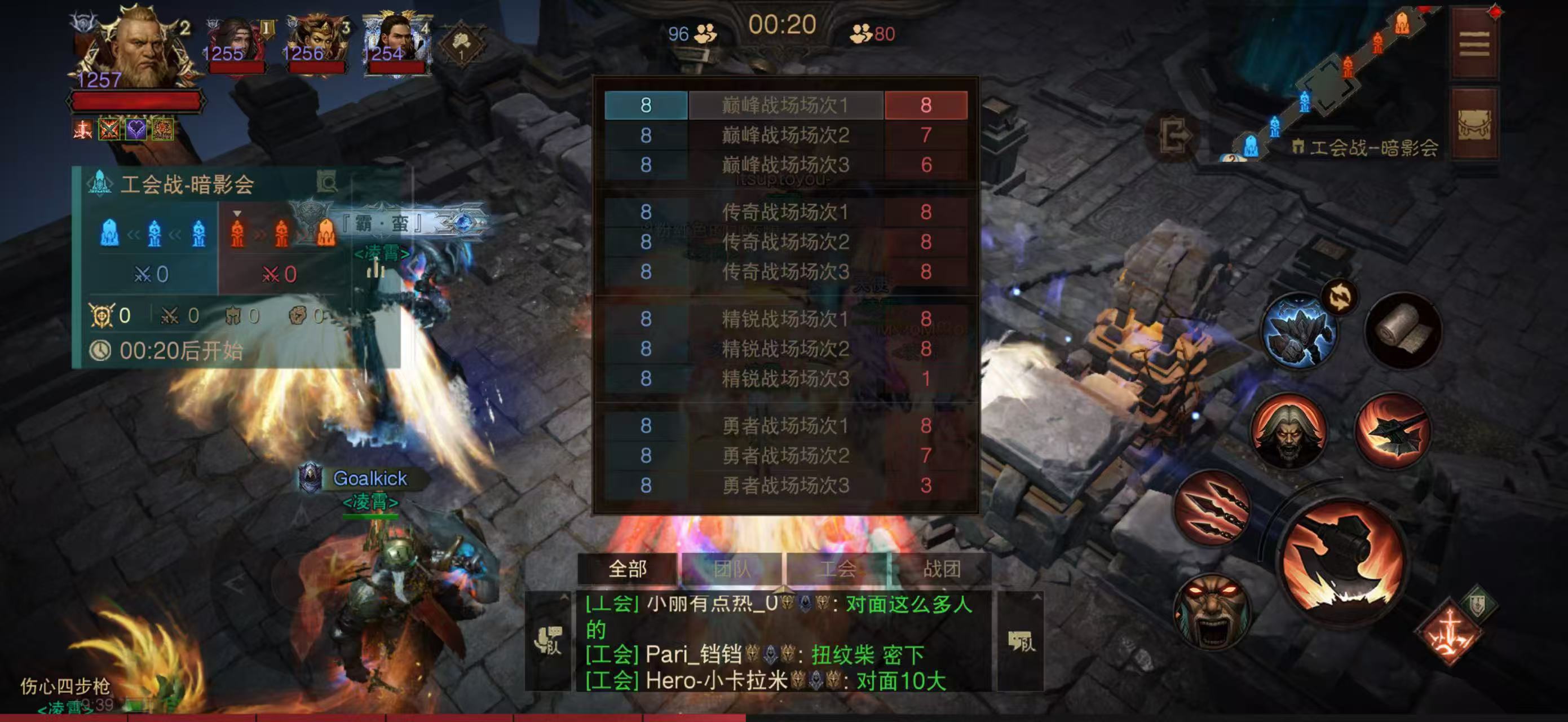Activate the red-eyed shouting face skill

(1211, 609)
